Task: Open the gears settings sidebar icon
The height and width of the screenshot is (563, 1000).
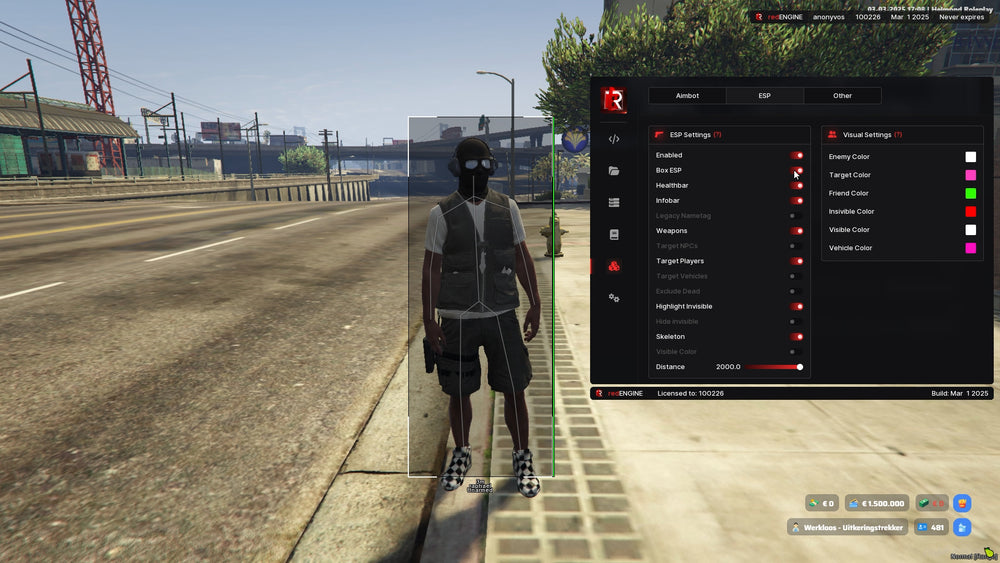Action: [614, 298]
